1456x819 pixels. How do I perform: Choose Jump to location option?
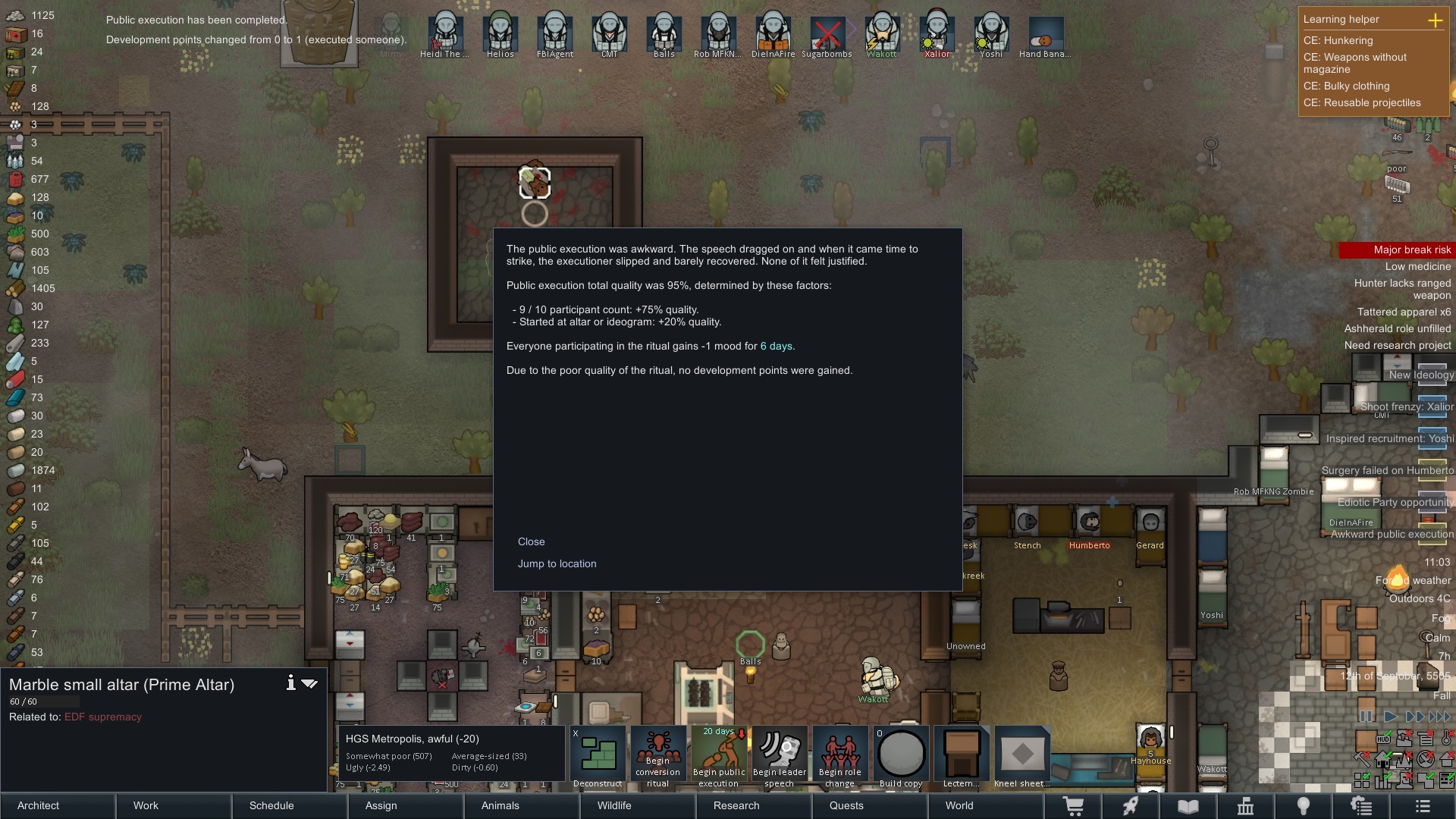(x=557, y=563)
